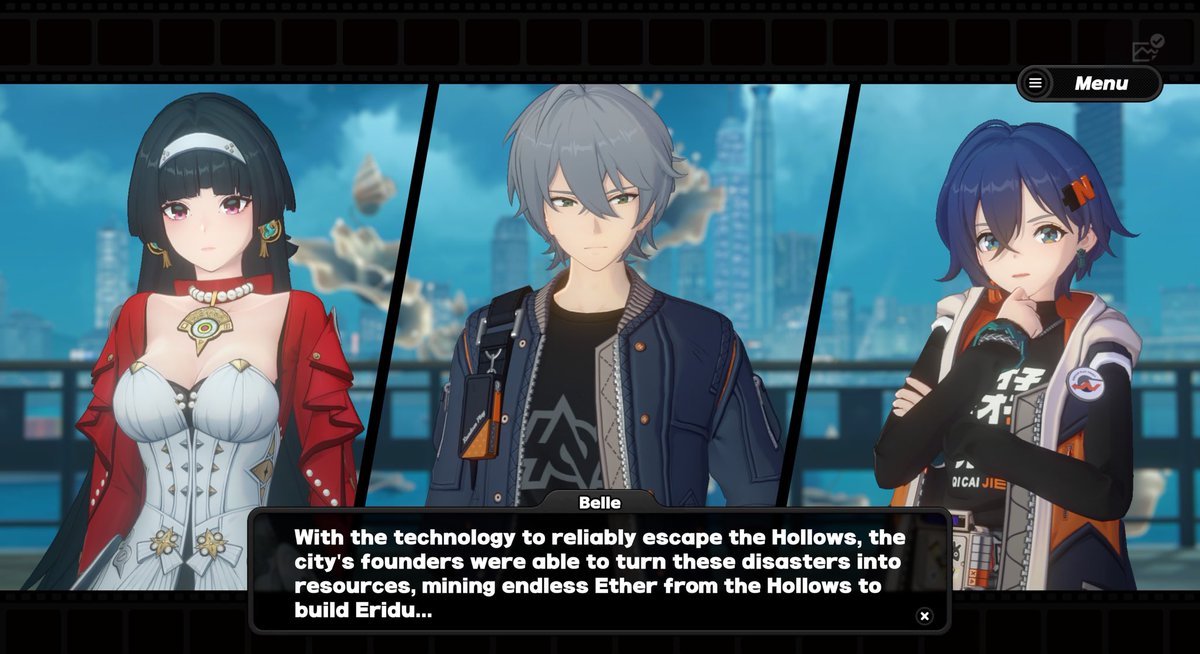Click the picture-with-checkmark icon above Menu
1200x654 pixels.
pos(1146,48)
